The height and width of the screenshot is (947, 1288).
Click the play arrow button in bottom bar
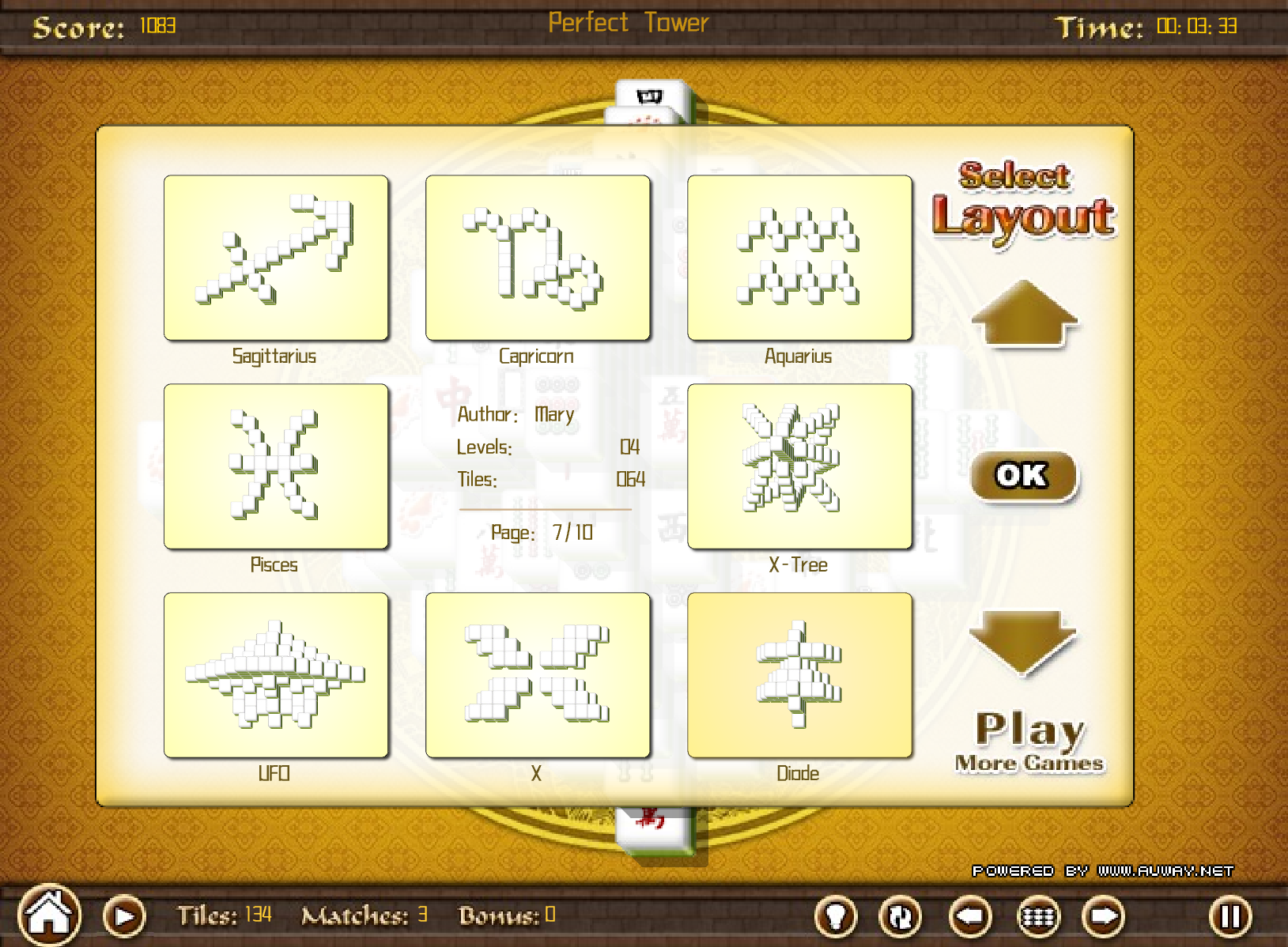(x=124, y=916)
